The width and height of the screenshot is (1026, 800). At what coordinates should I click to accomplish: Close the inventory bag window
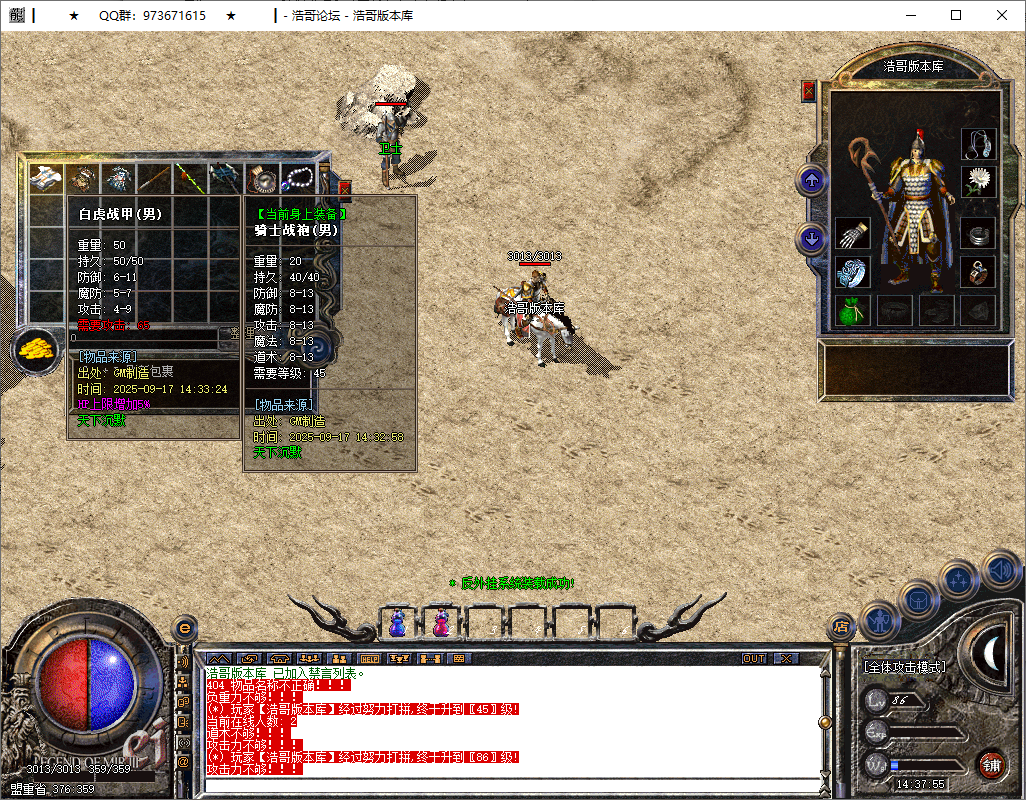point(345,187)
